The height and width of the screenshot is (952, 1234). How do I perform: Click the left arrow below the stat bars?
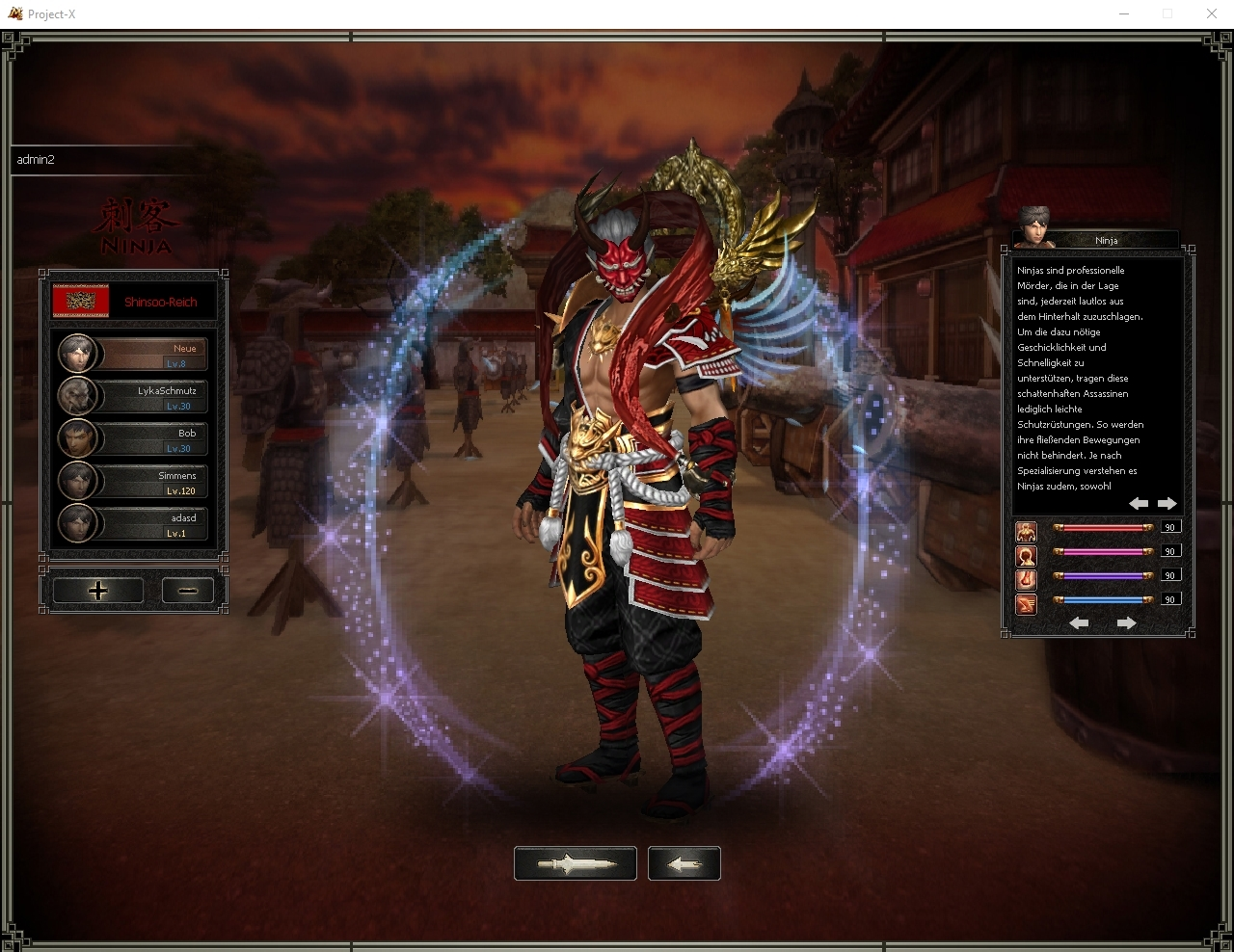coord(1079,623)
